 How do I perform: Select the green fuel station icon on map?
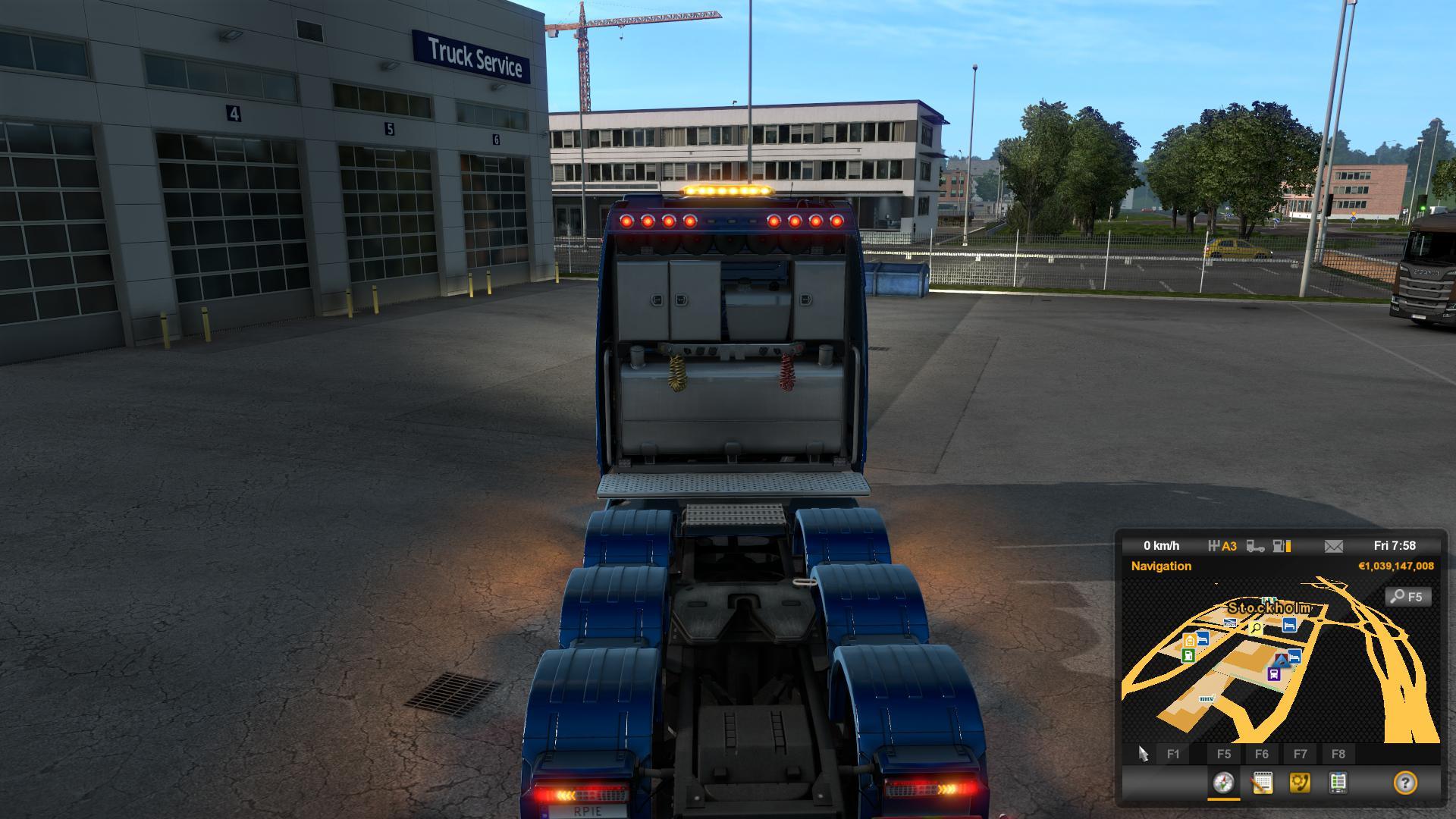[x=1188, y=655]
